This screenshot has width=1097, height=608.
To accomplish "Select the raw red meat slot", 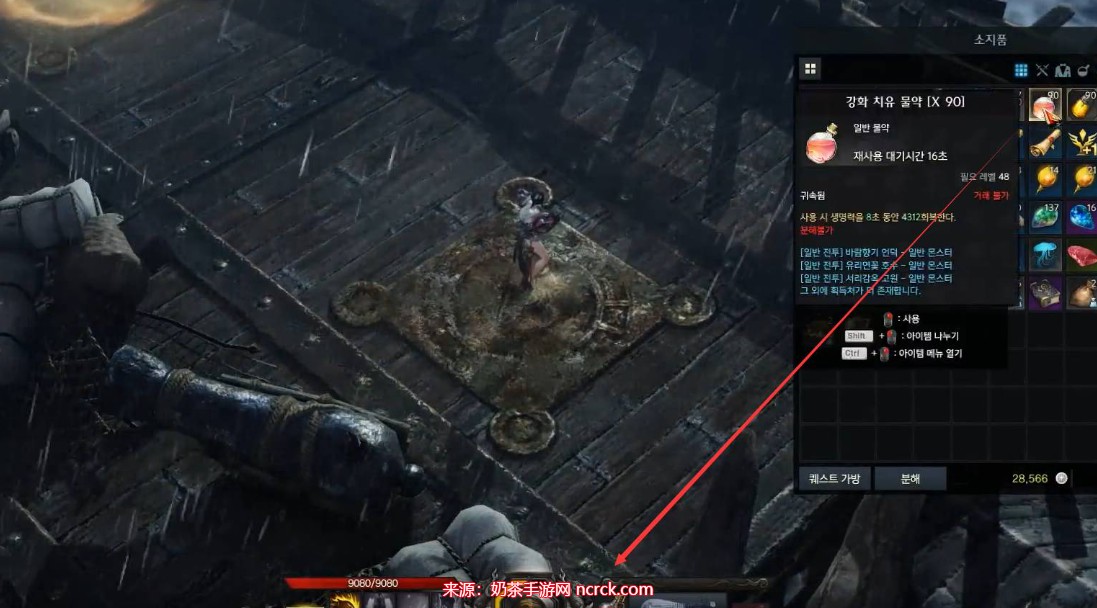I will [x=1082, y=254].
